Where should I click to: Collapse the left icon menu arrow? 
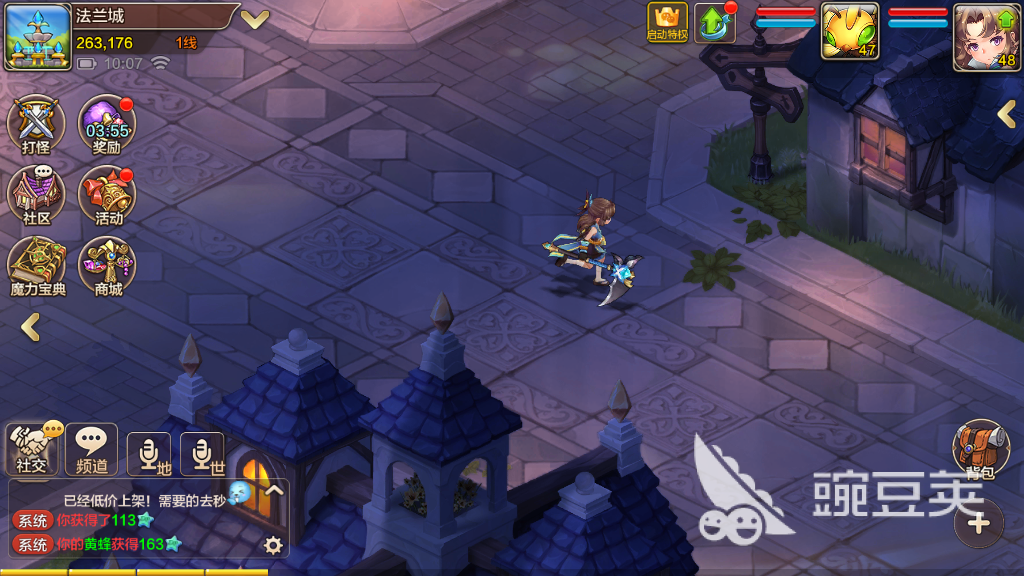(x=31, y=326)
